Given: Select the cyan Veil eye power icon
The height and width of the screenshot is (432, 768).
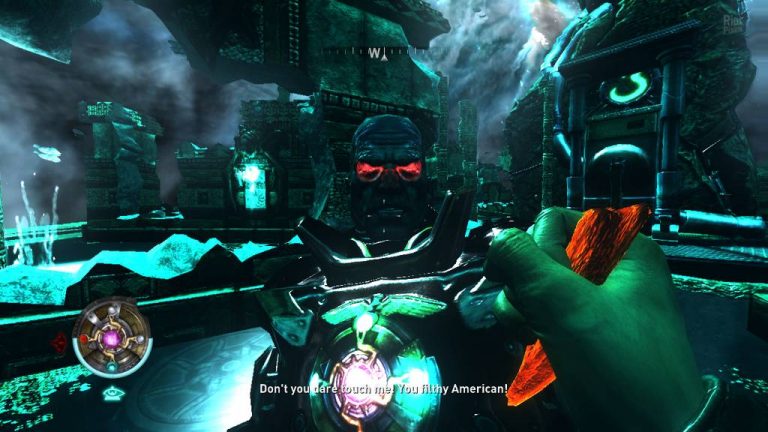Looking at the screenshot, I should tap(111, 394).
